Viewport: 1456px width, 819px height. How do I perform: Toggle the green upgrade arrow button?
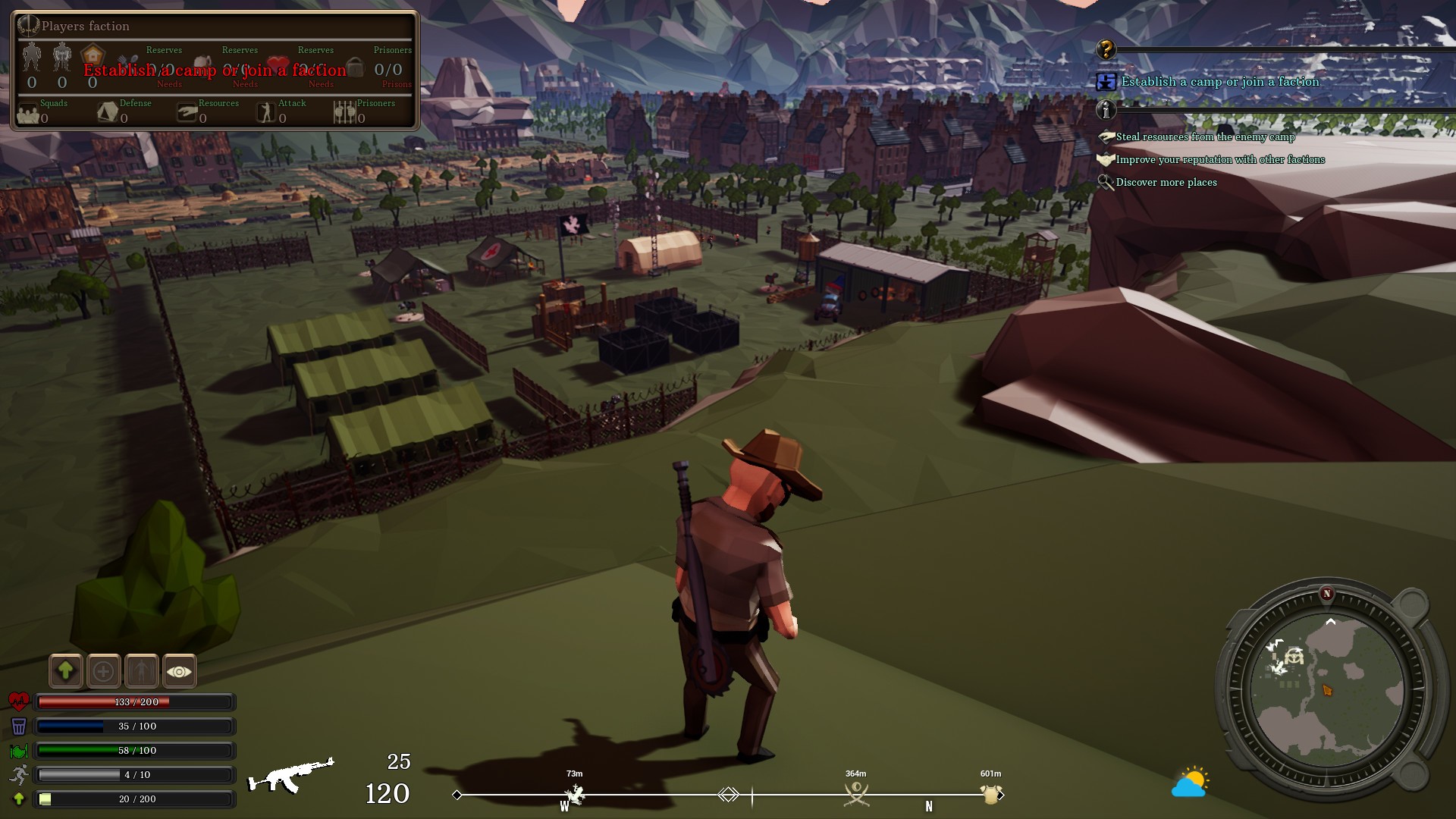coord(66,671)
